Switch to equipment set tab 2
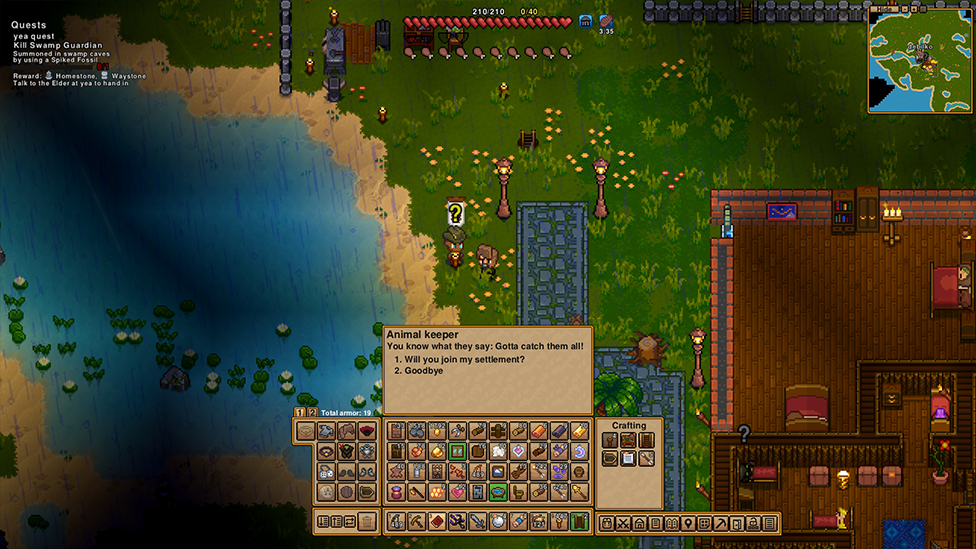976x549 pixels. pos(312,412)
